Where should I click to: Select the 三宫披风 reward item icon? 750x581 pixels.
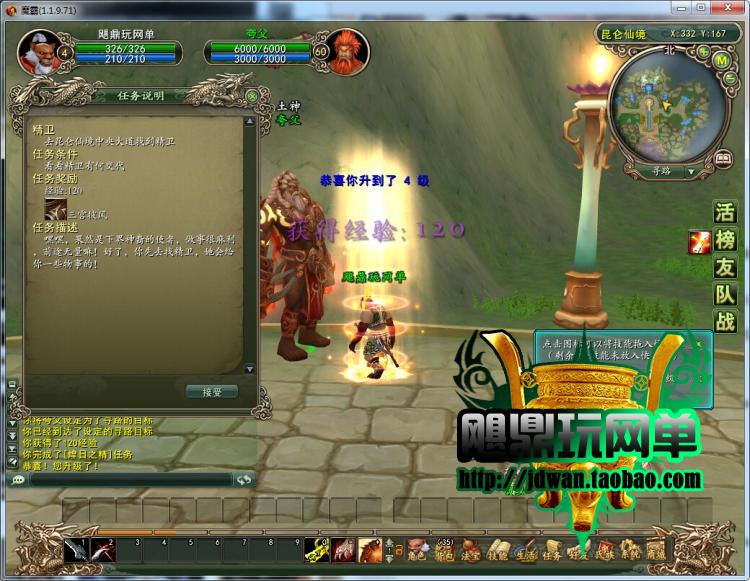(x=56, y=210)
